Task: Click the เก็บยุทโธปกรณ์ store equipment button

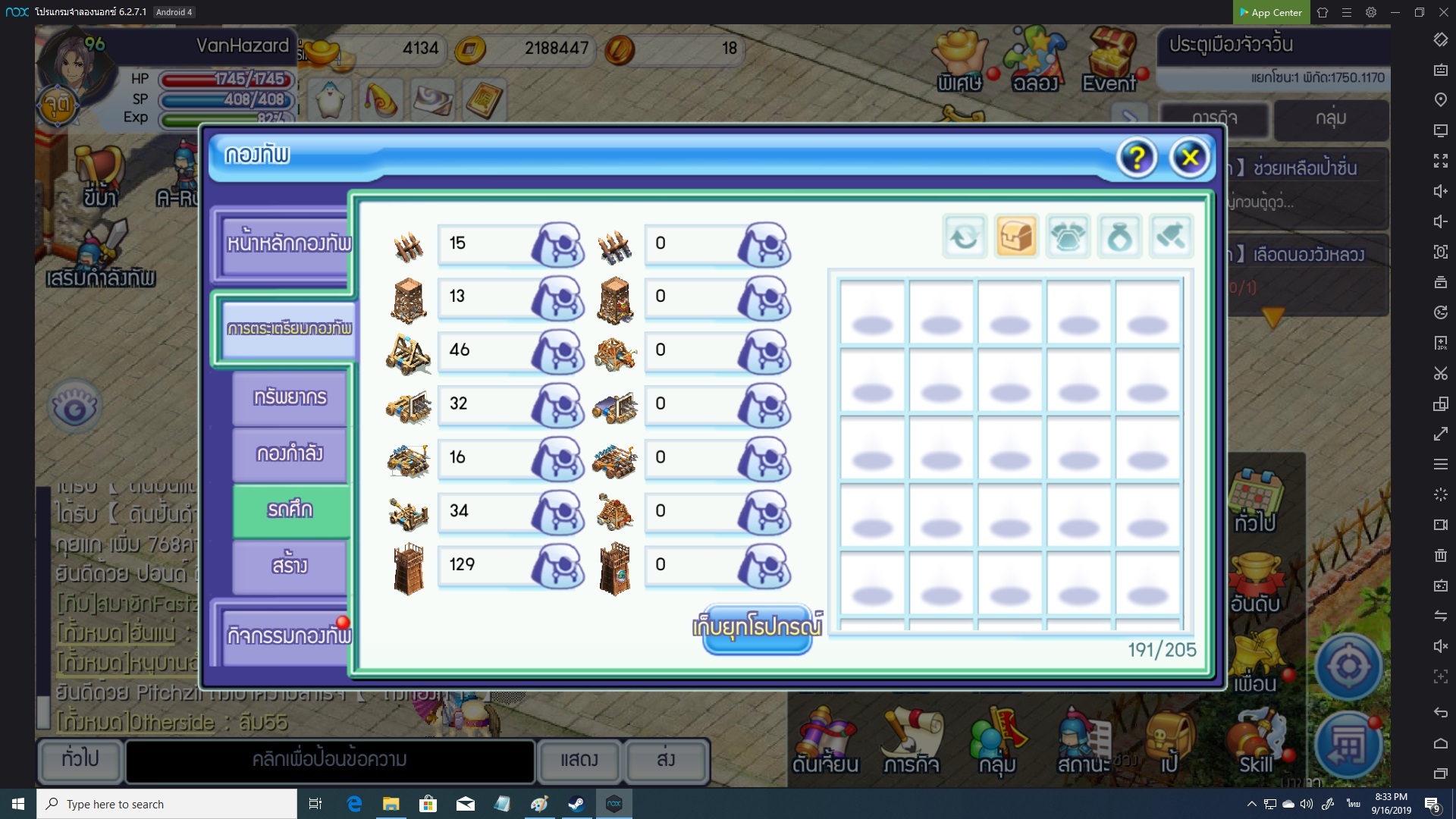Action: 757,629
